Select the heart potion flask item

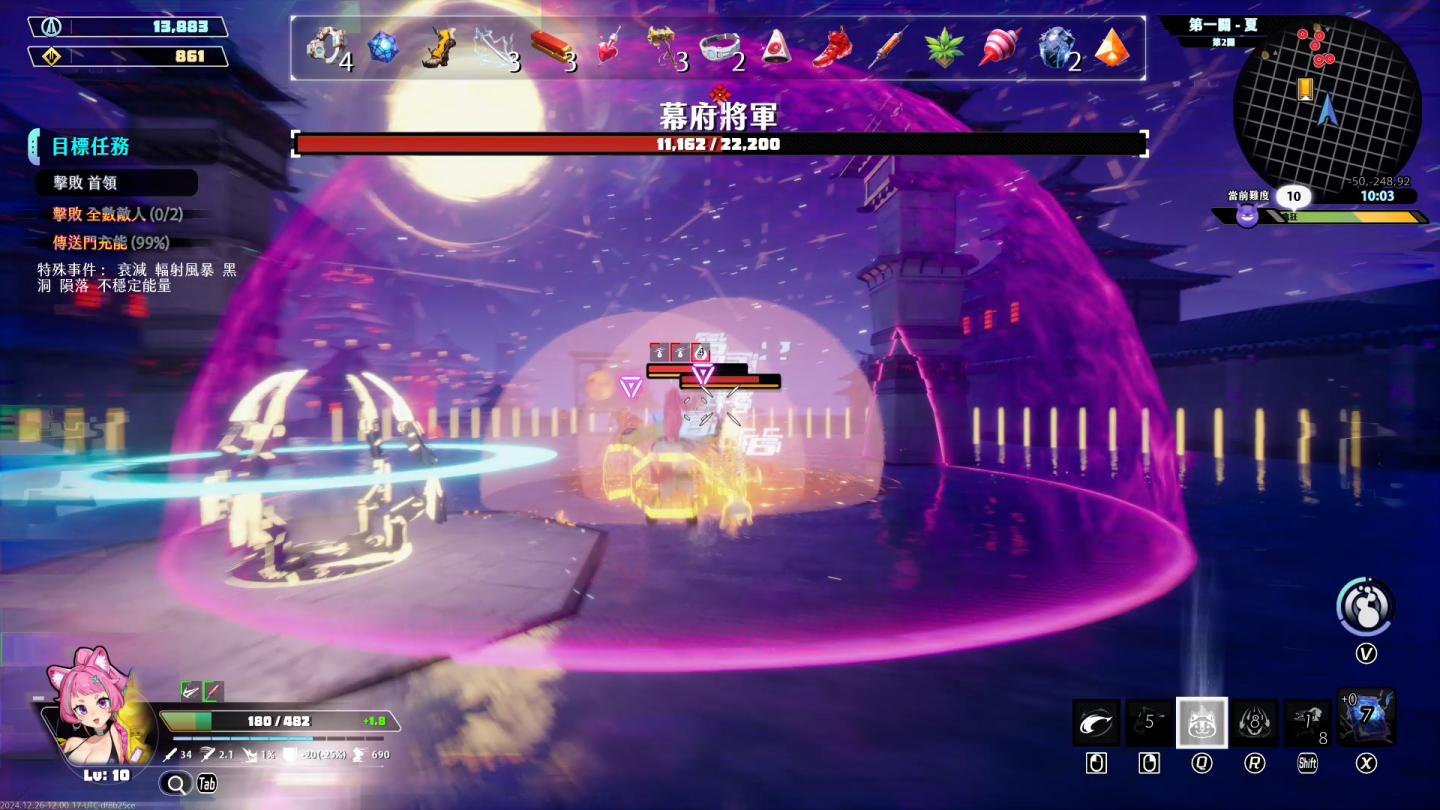pyautogui.click(x=608, y=47)
